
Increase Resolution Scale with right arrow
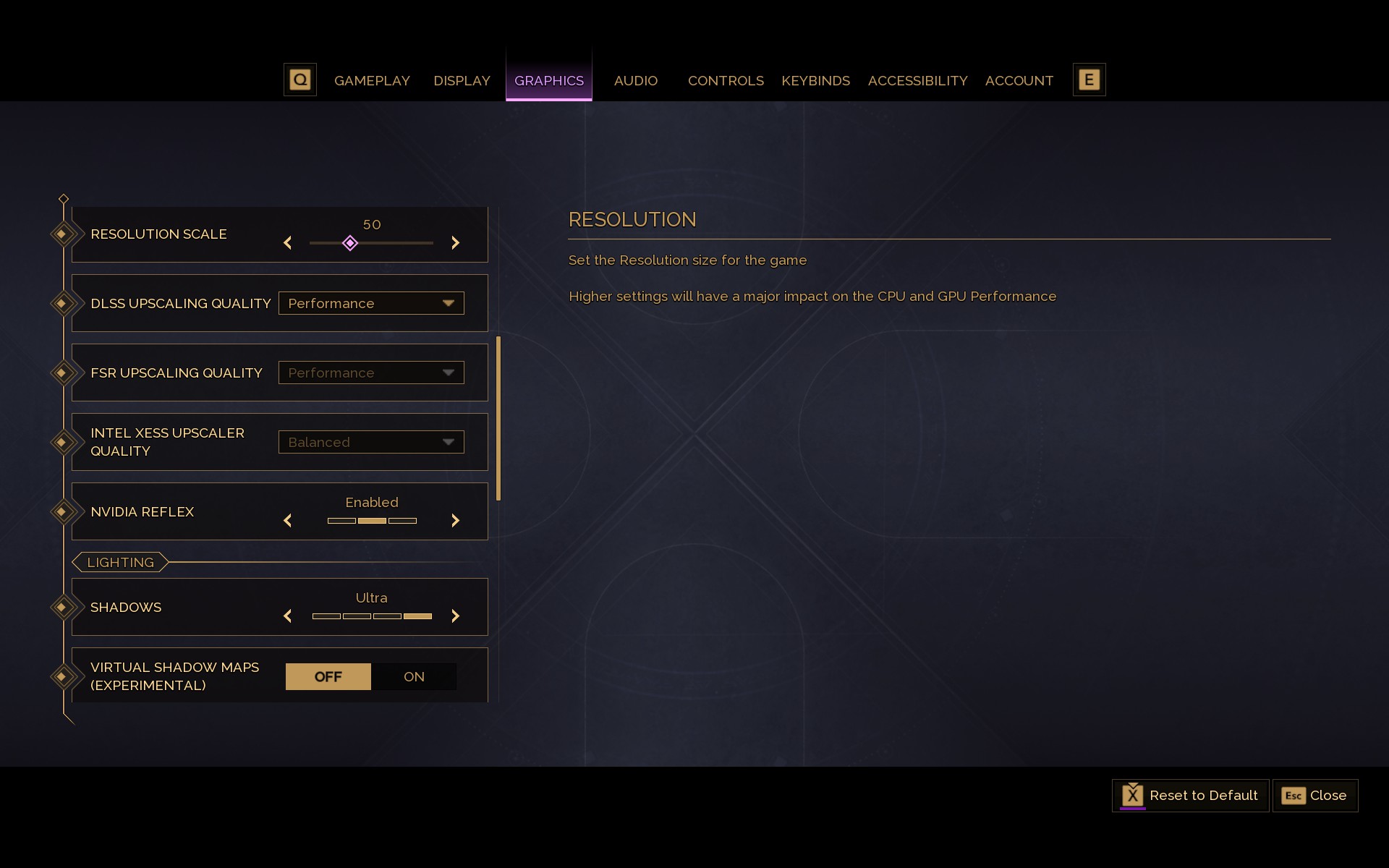pos(455,243)
